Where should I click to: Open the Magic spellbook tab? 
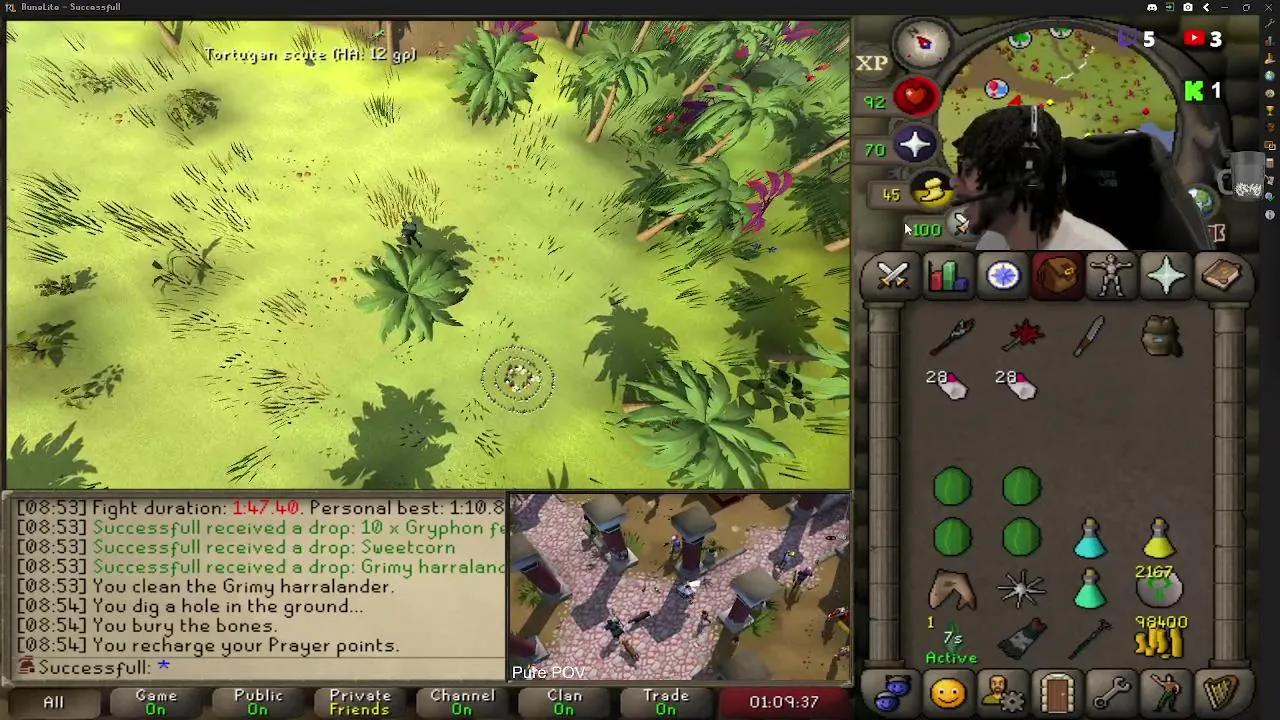point(1222,276)
